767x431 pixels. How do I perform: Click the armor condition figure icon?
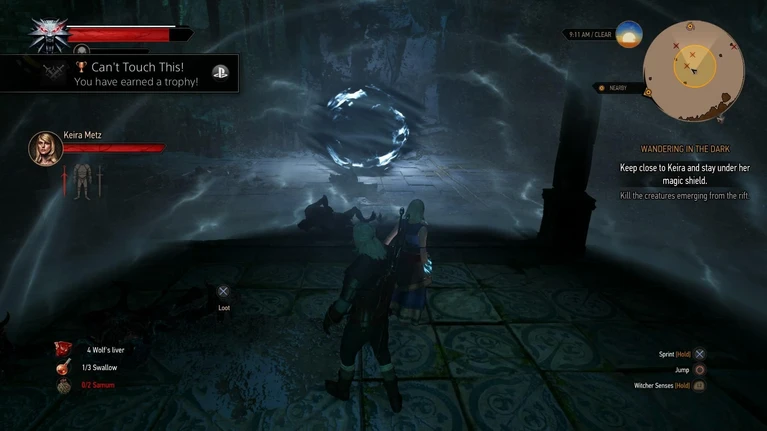tap(81, 181)
